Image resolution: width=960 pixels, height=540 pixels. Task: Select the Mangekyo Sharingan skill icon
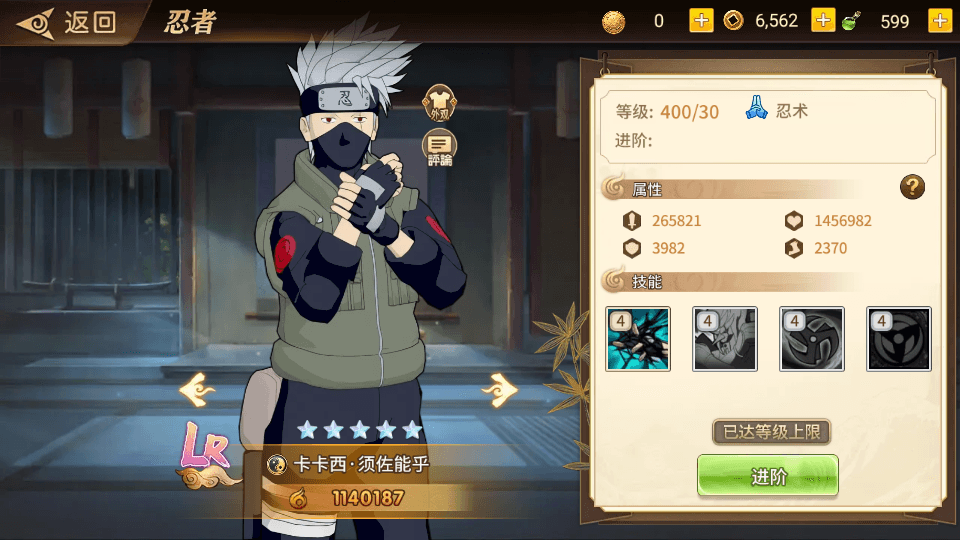899,339
